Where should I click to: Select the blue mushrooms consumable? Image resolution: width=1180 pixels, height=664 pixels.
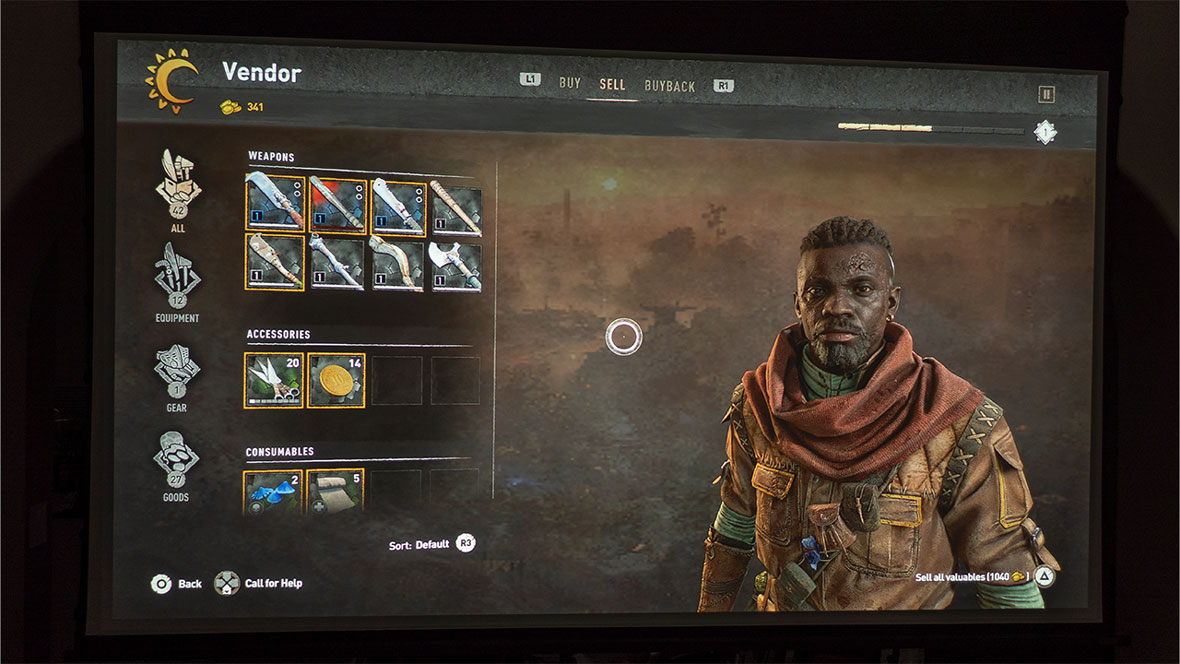[x=273, y=491]
